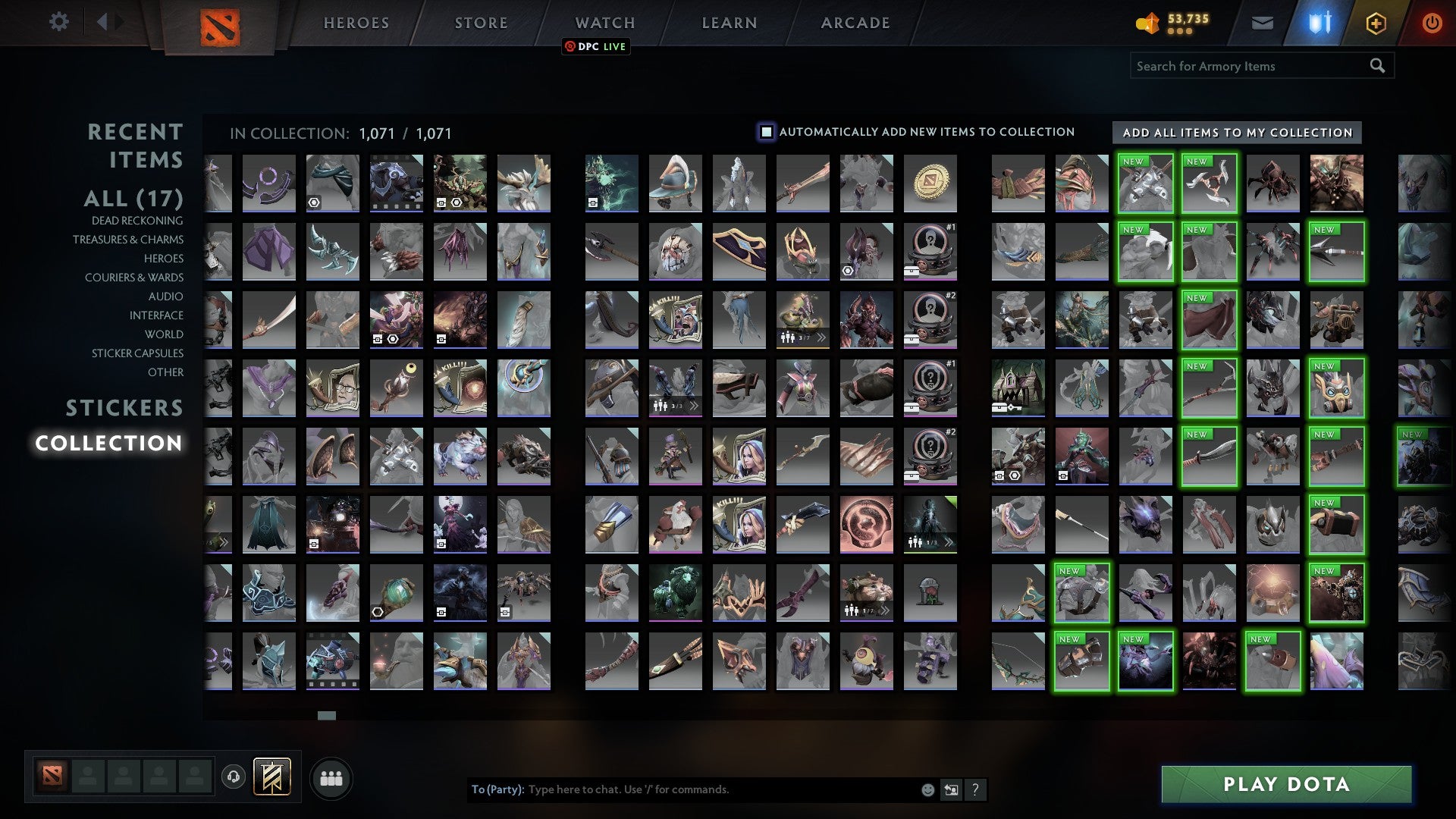Viewport: 1456px width, 819px height.
Task: Open Dota Plus via the hexagonal plus icon
Action: [1376, 23]
